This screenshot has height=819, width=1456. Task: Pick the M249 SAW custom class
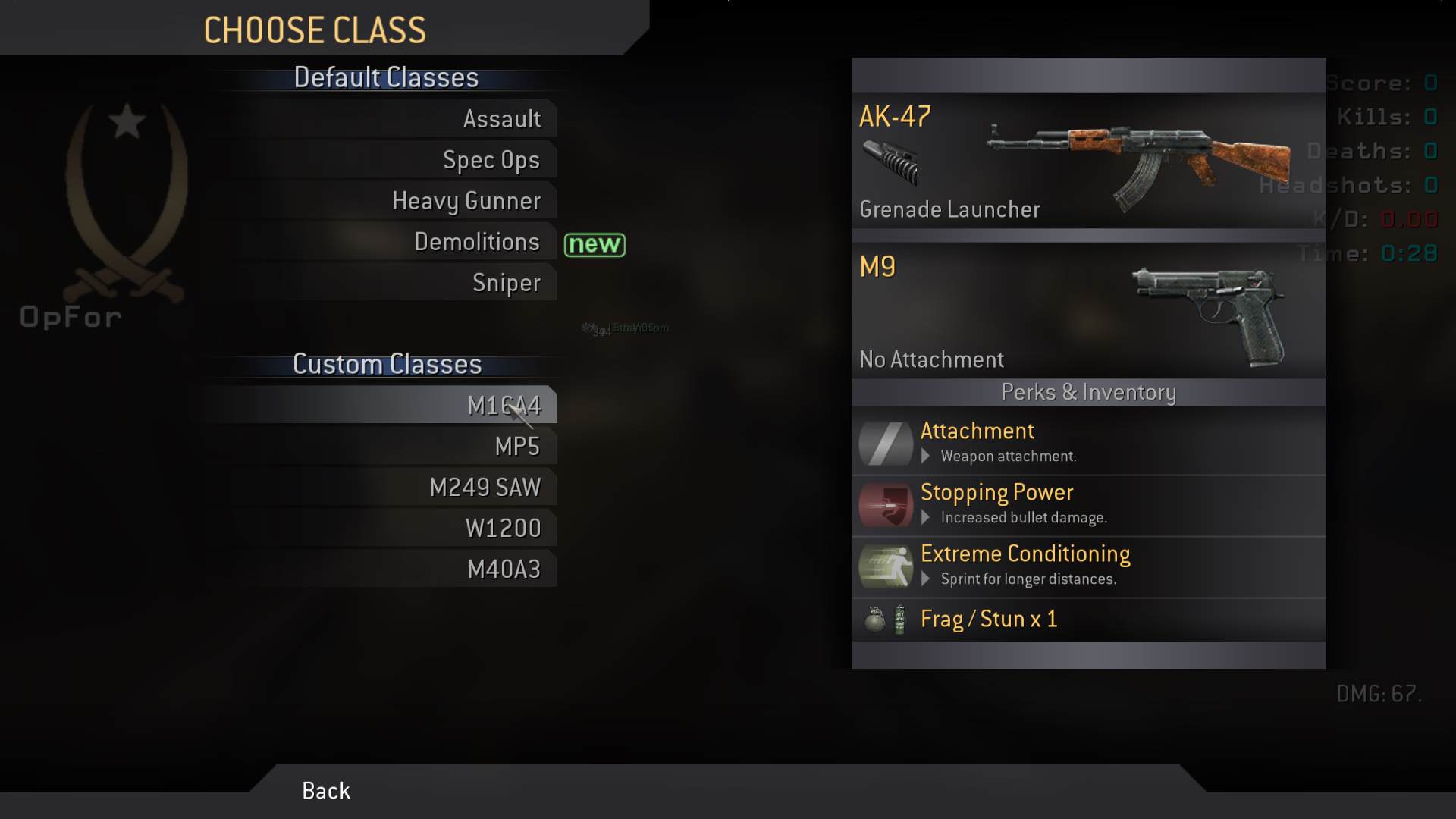click(x=485, y=488)
